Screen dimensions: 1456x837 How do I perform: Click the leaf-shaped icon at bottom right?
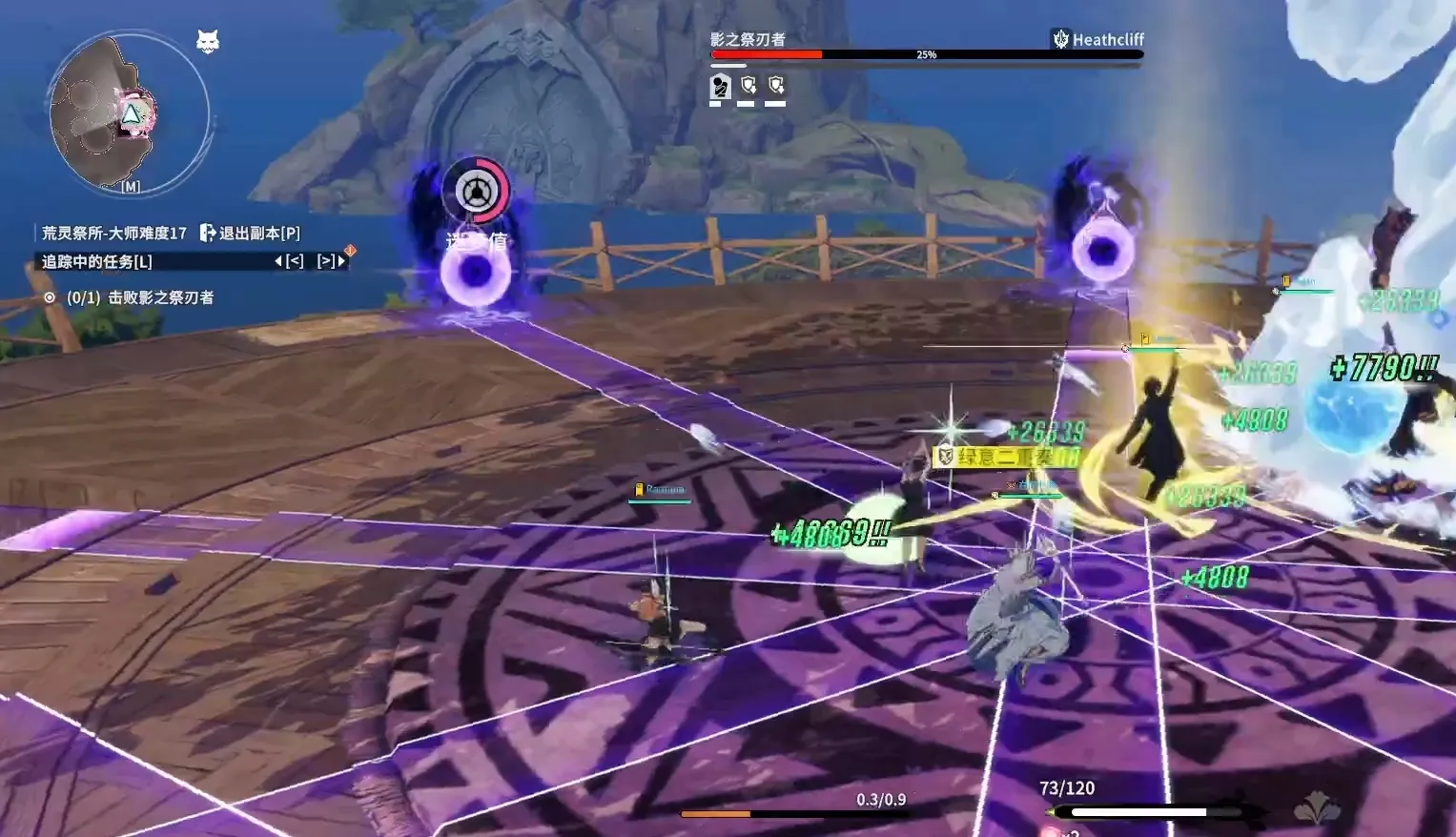[1317, 808]
